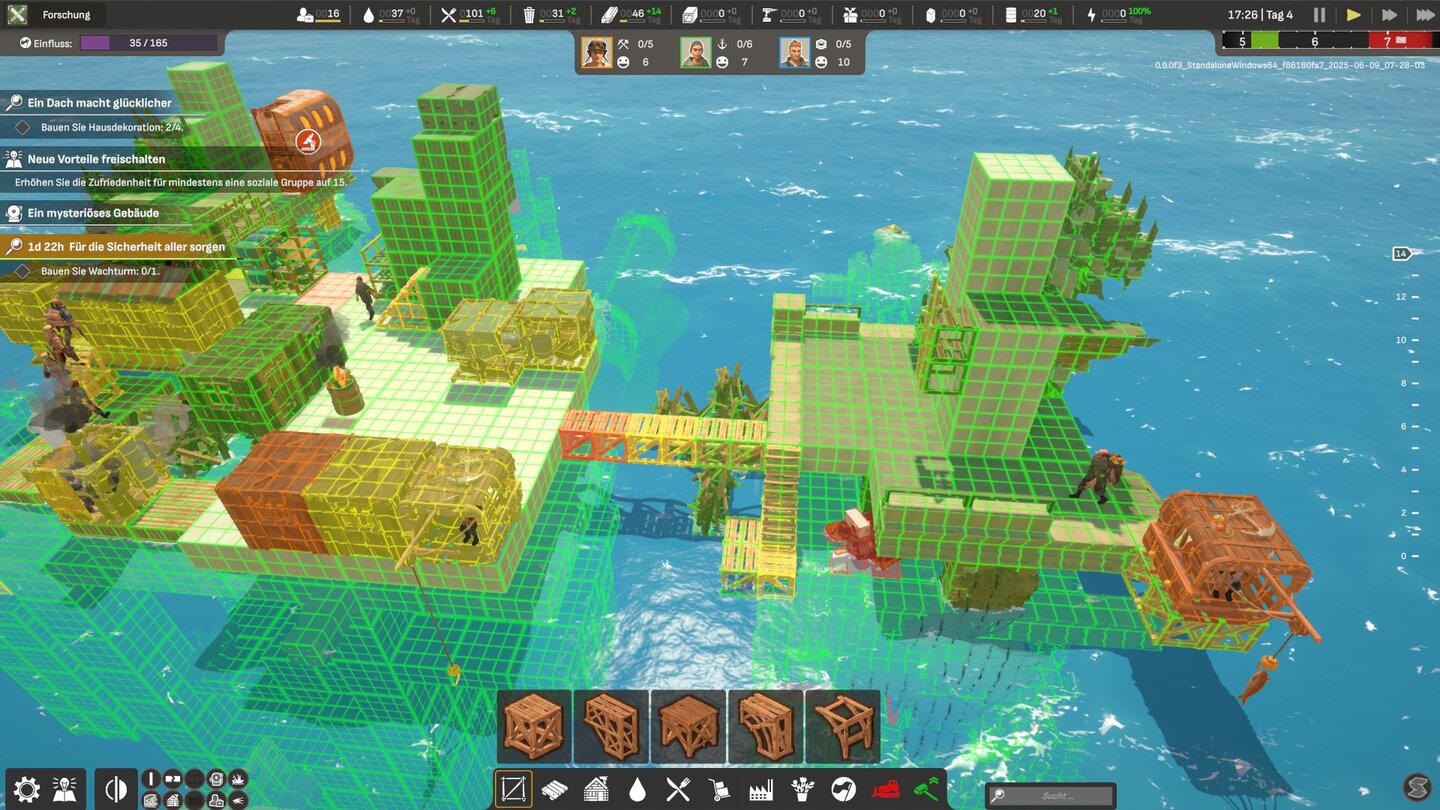This screenshot has height=810, width=1440.
Task: Switch to triple fast-forward speed
Action: [1425, 15]
